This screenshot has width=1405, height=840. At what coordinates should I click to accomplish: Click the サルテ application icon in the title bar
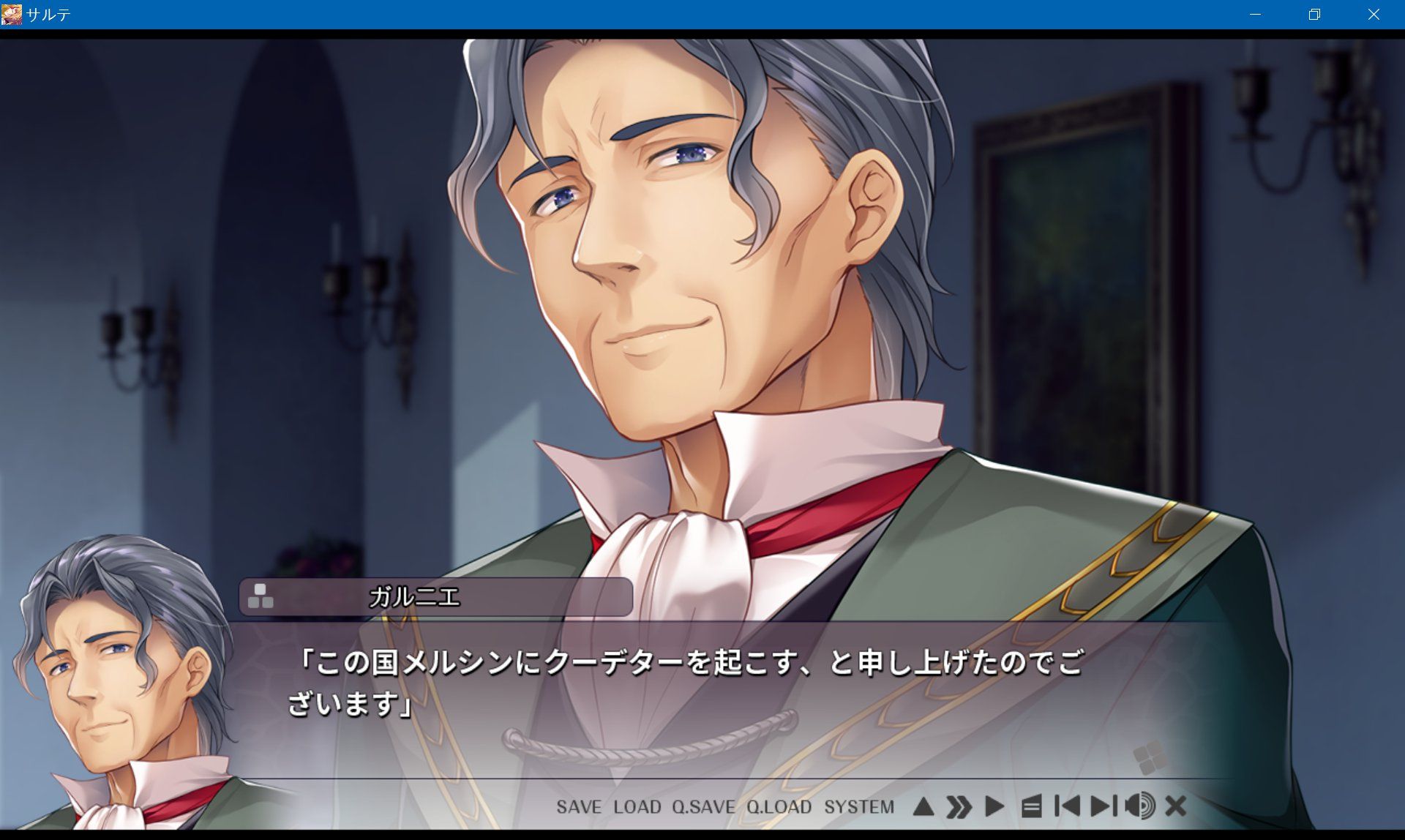coord(10,13)
